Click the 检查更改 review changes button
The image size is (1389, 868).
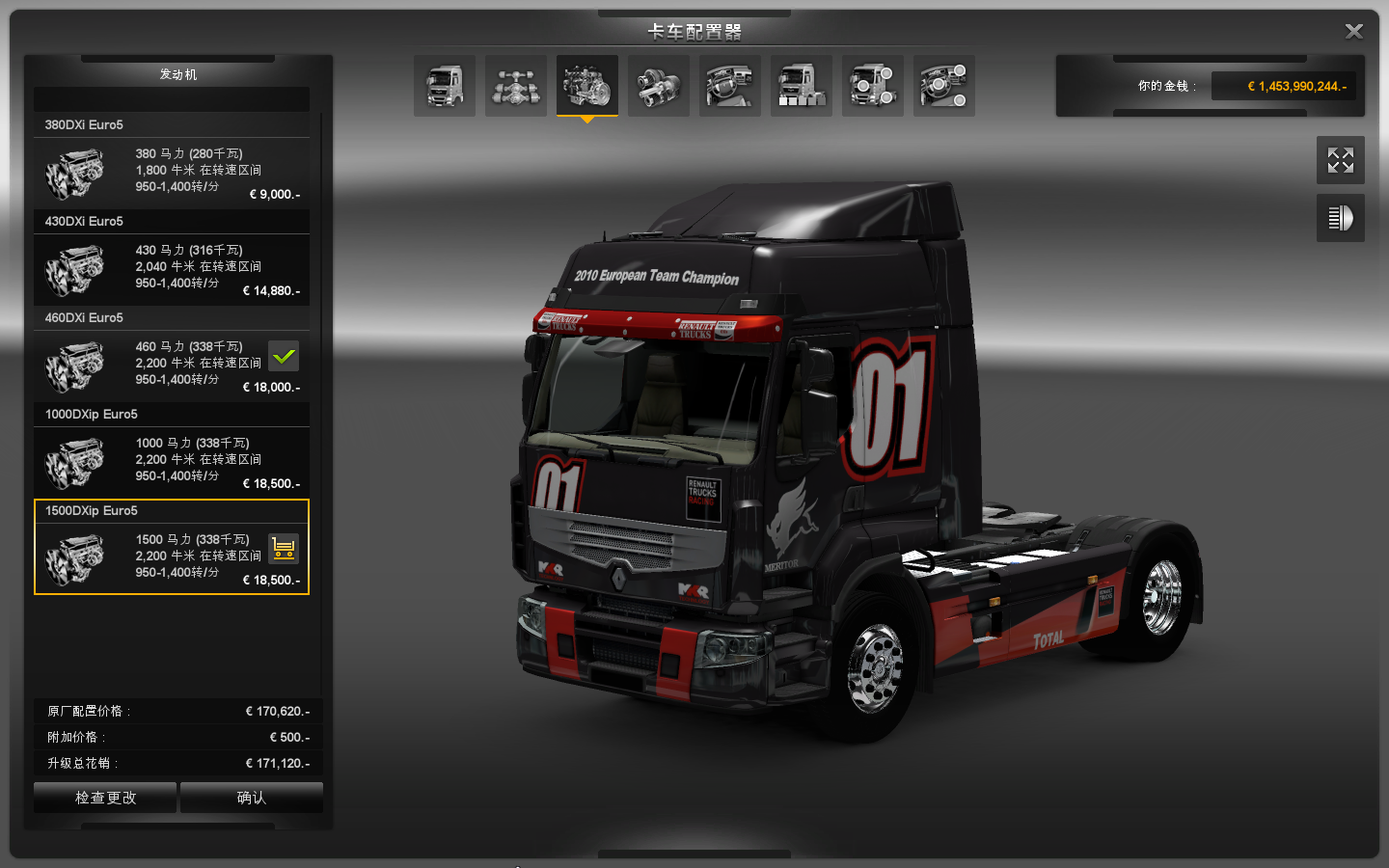[x=105, y=798]
